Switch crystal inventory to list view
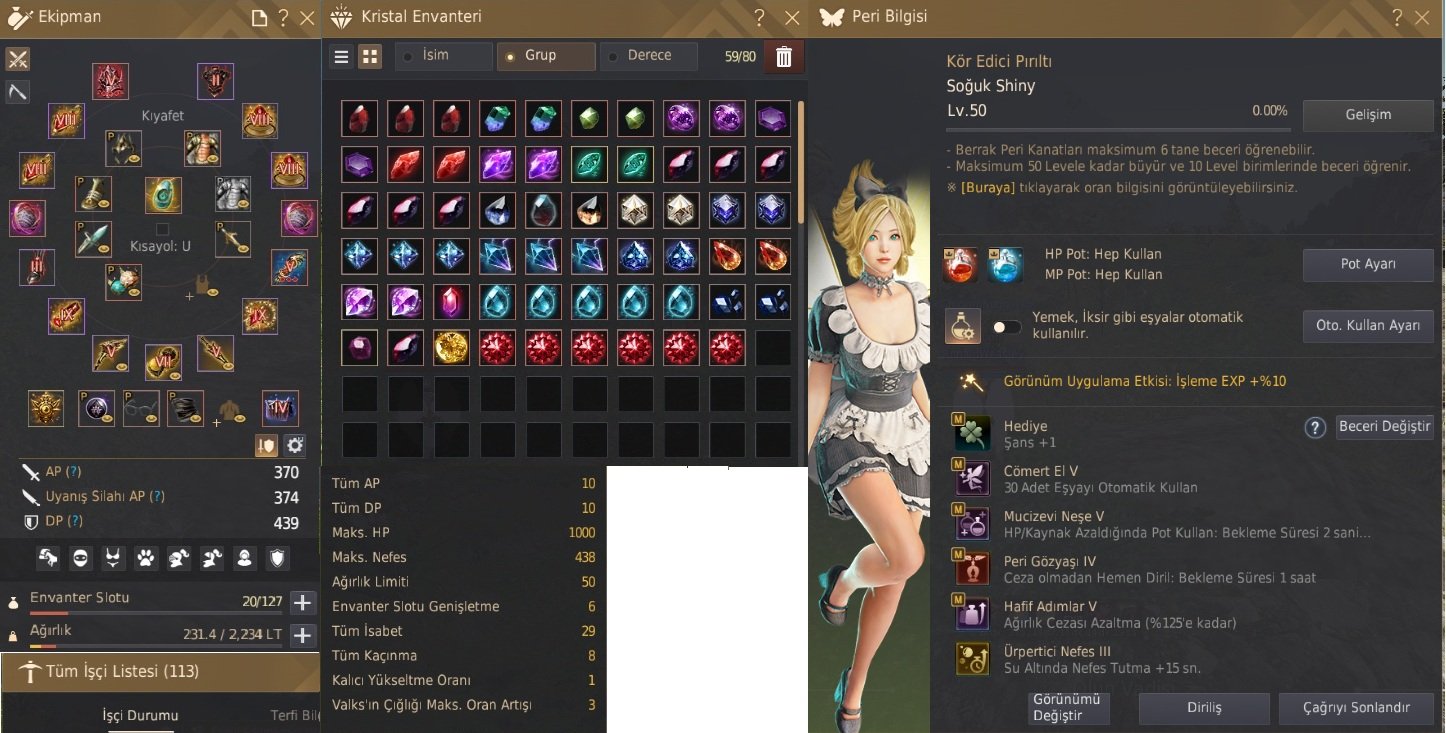 tap(340, 56)
